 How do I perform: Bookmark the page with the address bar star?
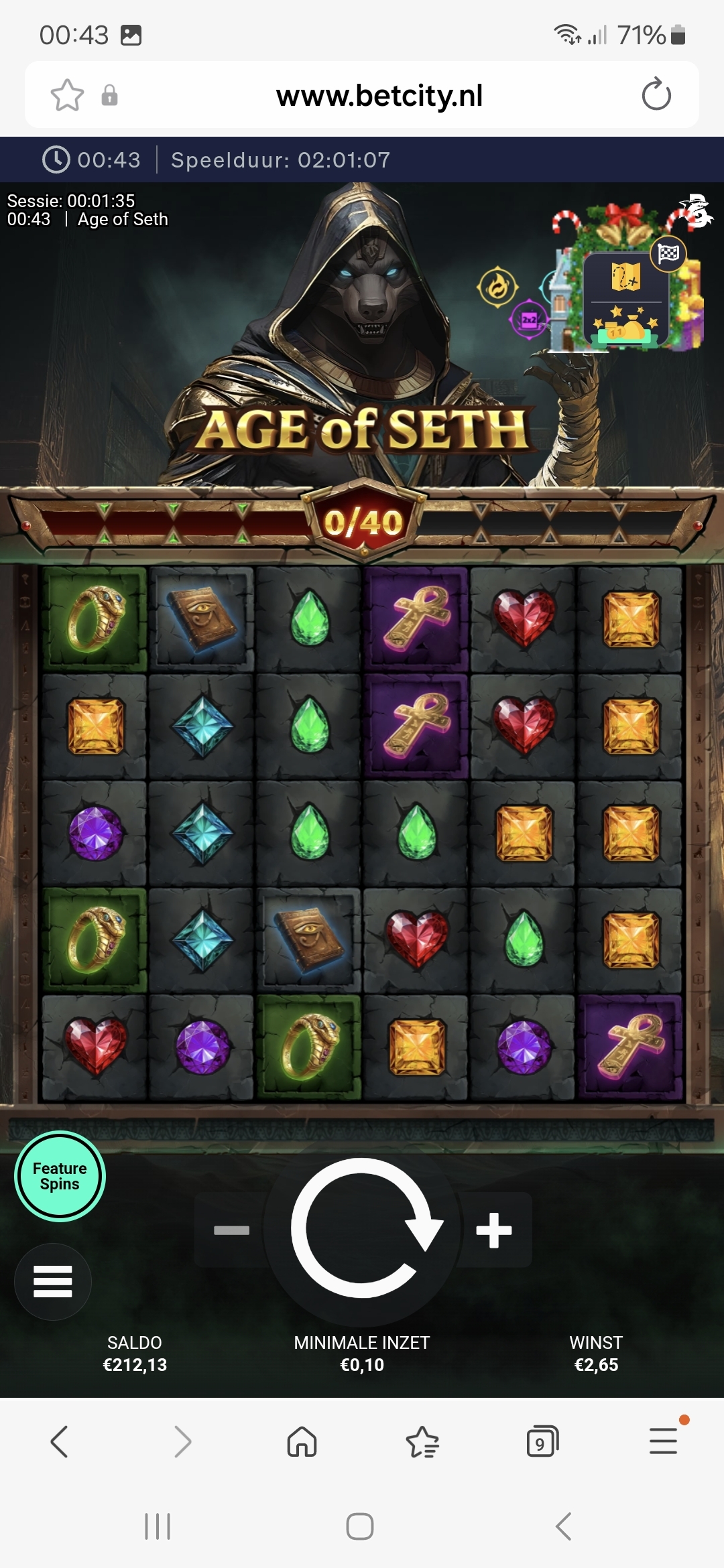67,95
